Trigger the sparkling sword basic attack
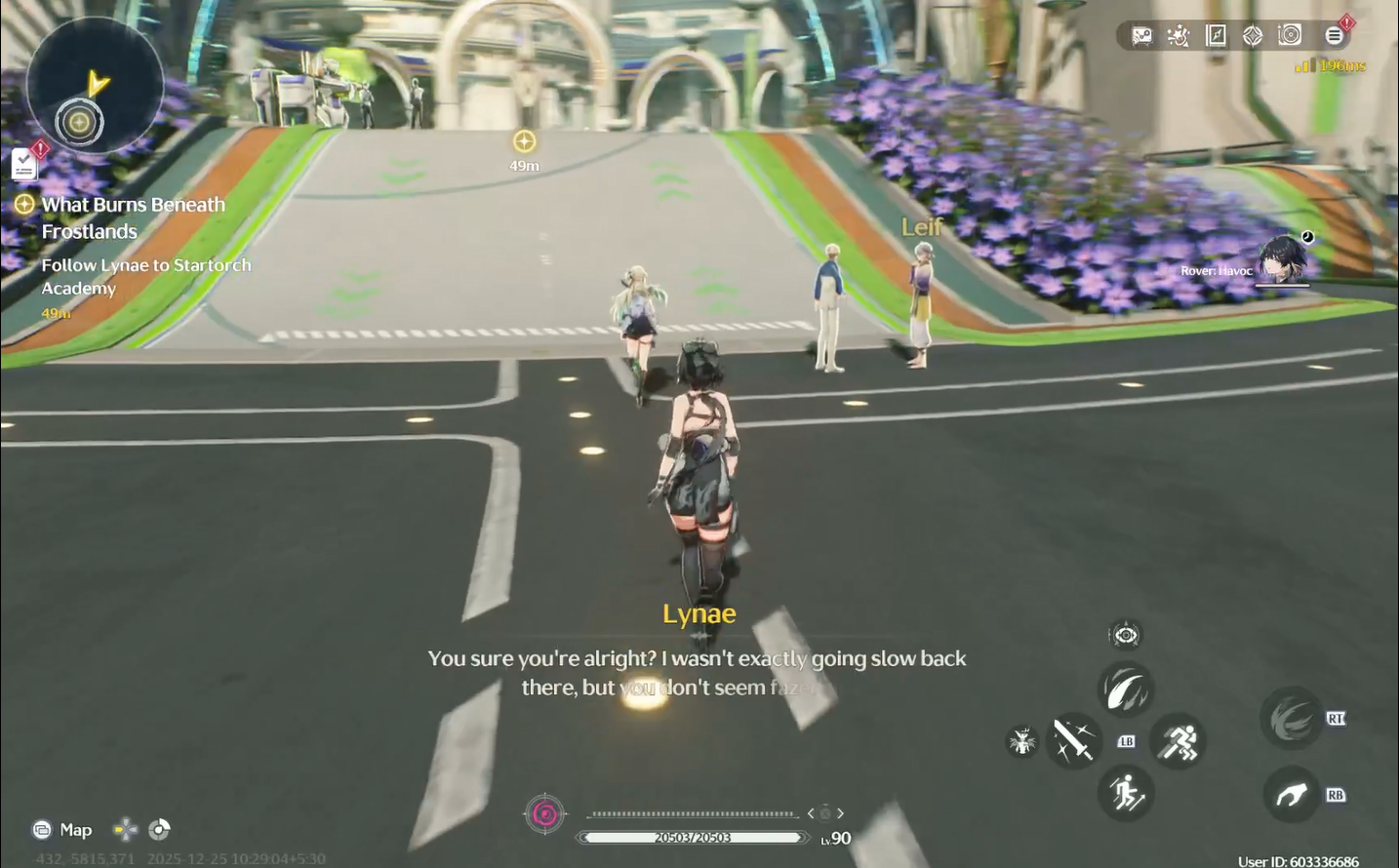This screenshot has height=868, width=1399. pyautogui.click(x=1073, y=741)
